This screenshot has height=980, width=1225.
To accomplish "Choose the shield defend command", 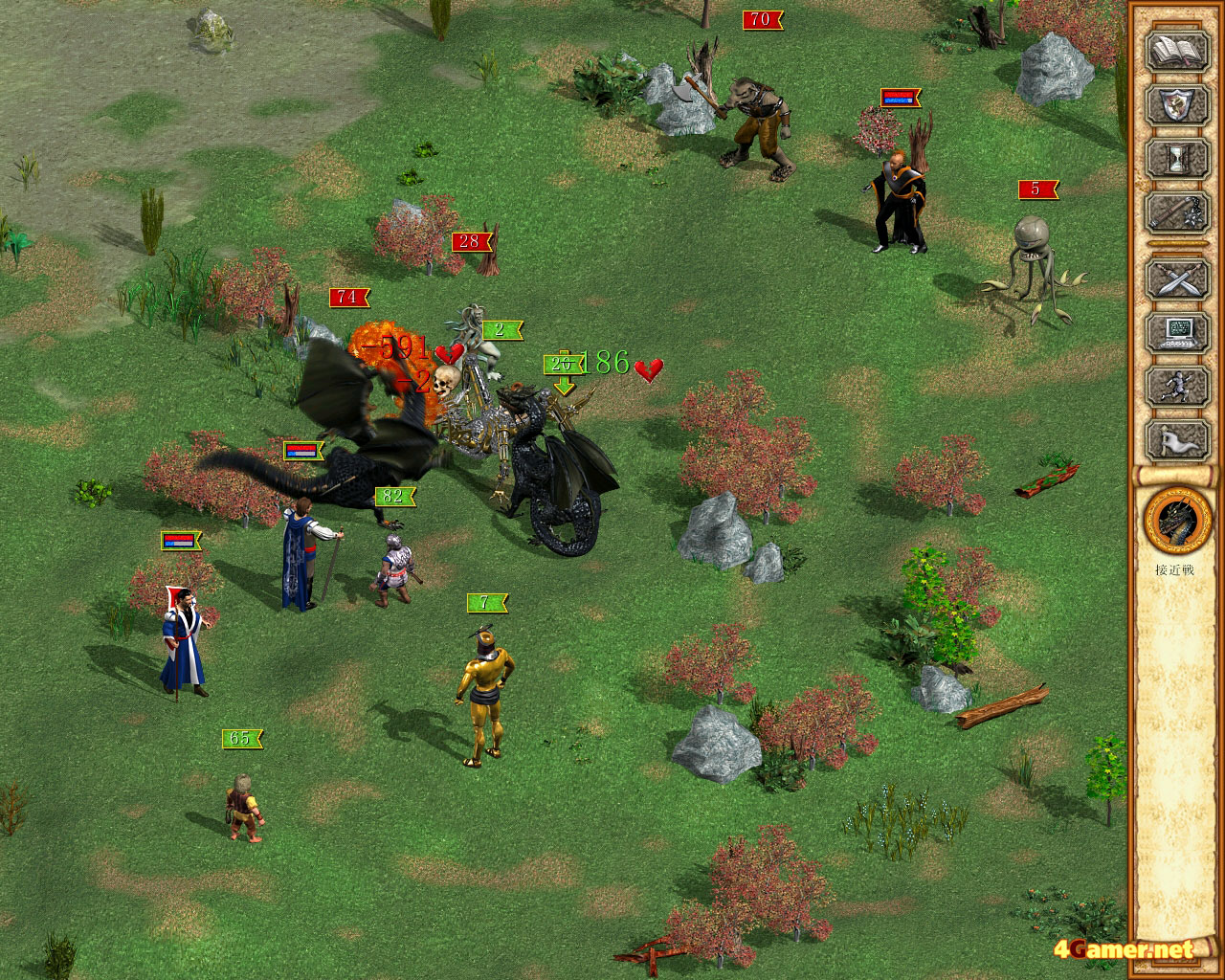I will click(x=1176, y=105).
